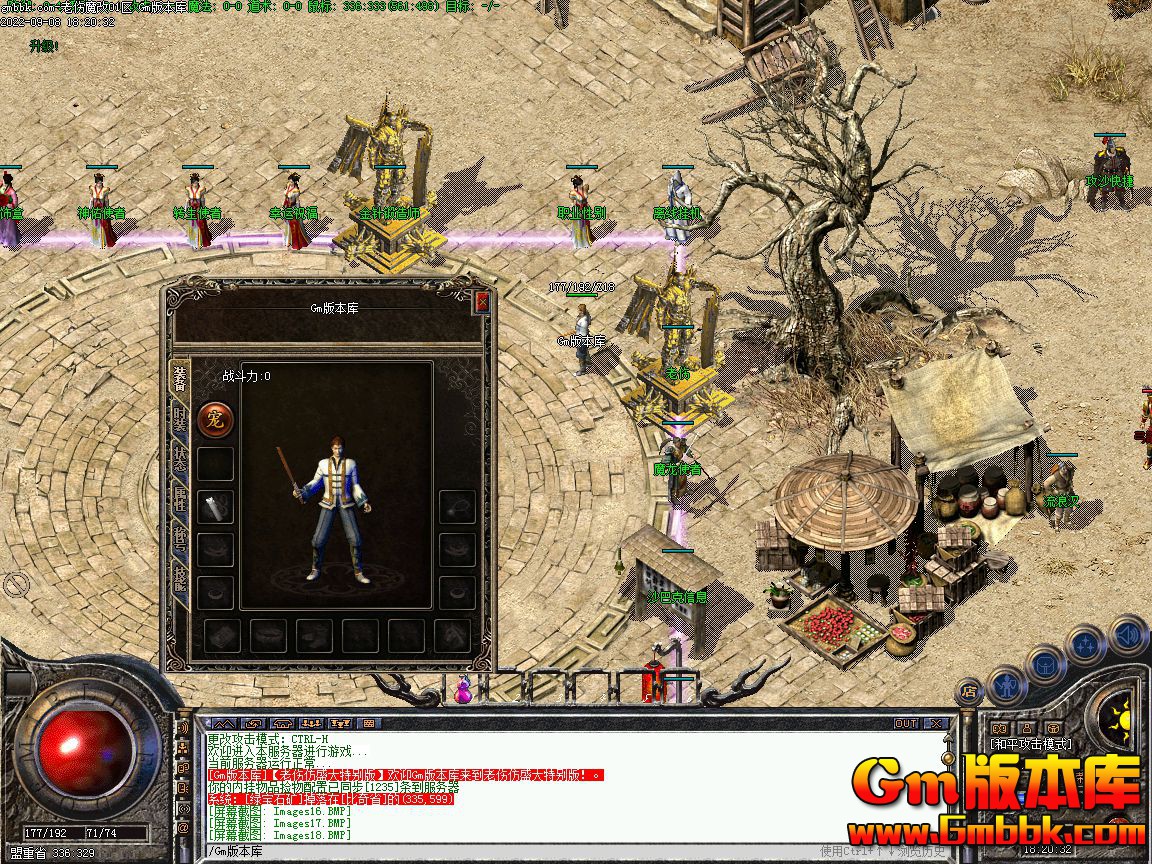Click the OUT button above chat

coord(906,723)
